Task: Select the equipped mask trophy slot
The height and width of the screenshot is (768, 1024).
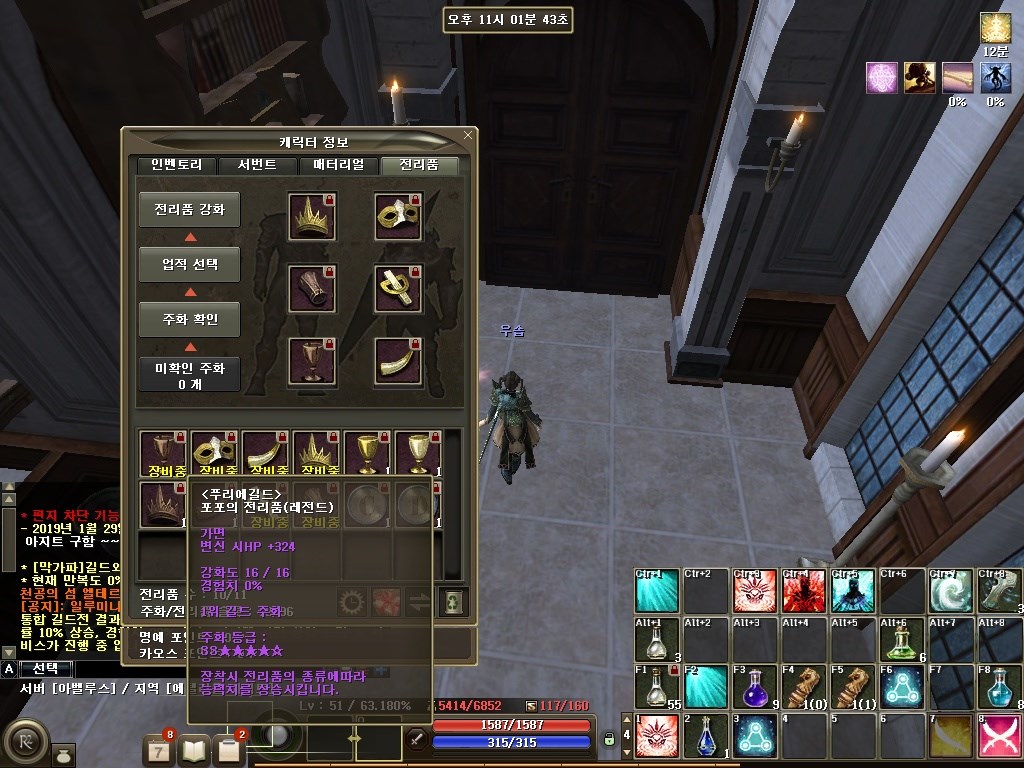Action: tap(398, 216)
